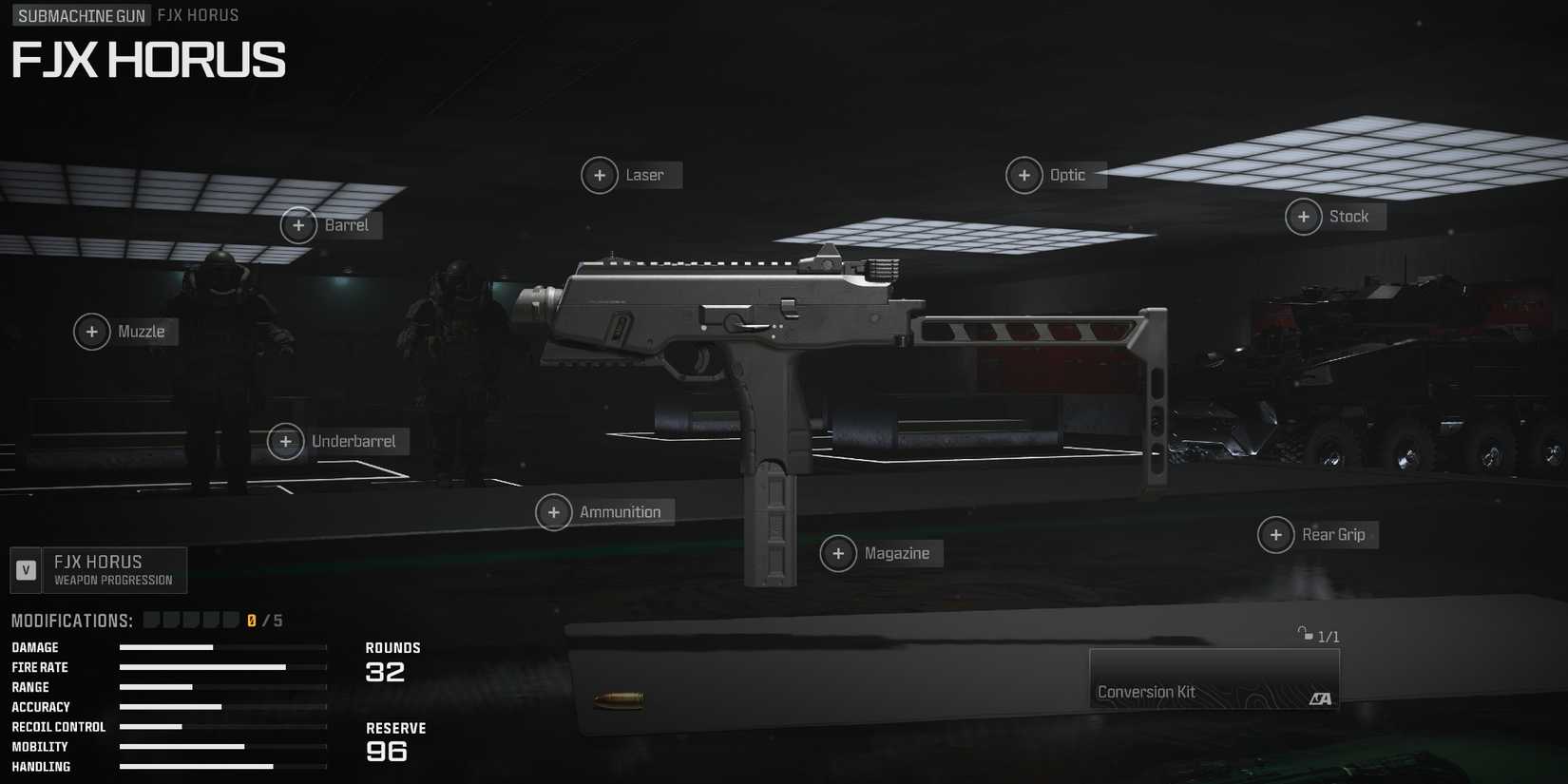Click the first modifications pip indicator

[150, 619]
